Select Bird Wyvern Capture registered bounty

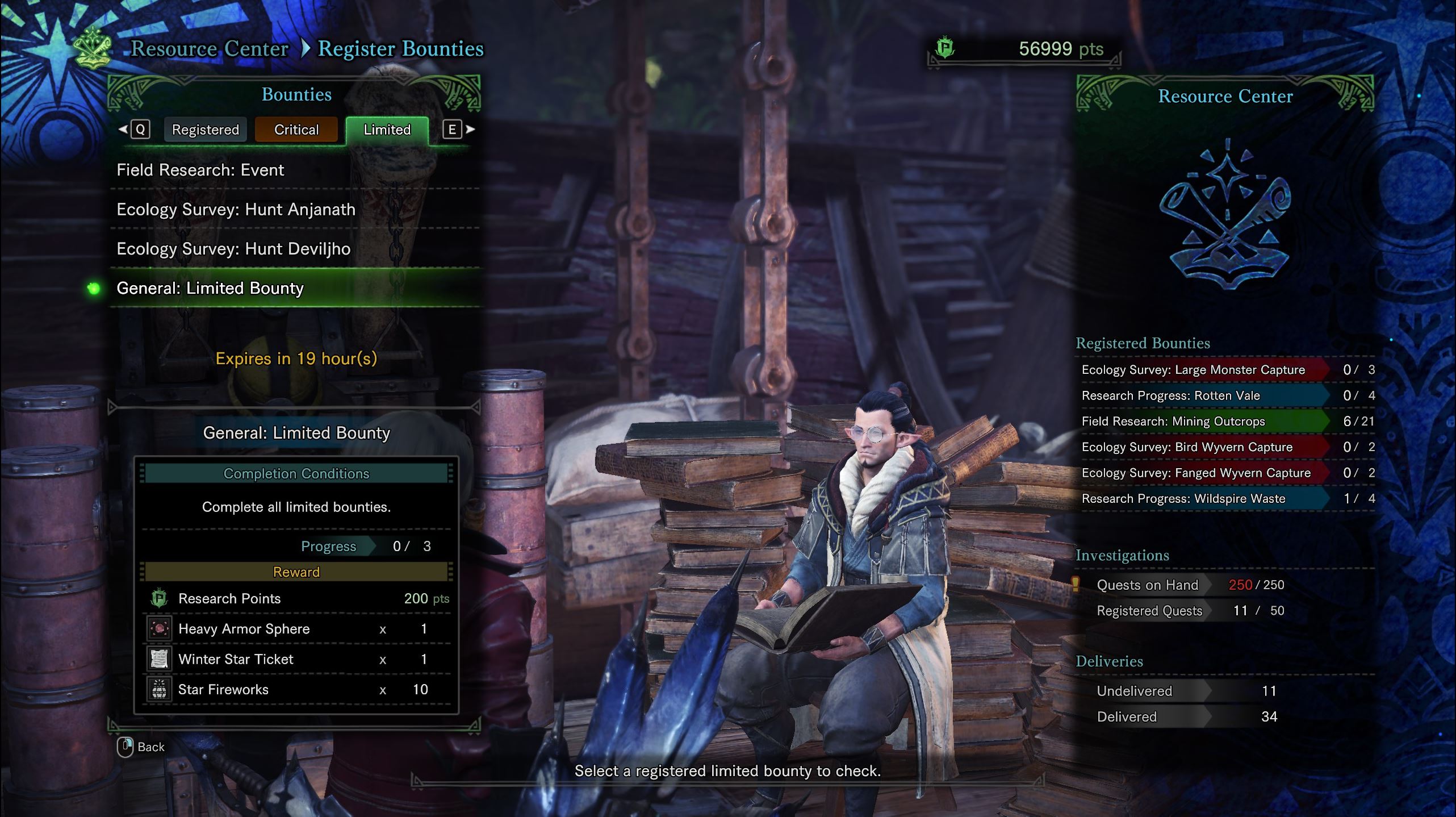point(1187,447)
